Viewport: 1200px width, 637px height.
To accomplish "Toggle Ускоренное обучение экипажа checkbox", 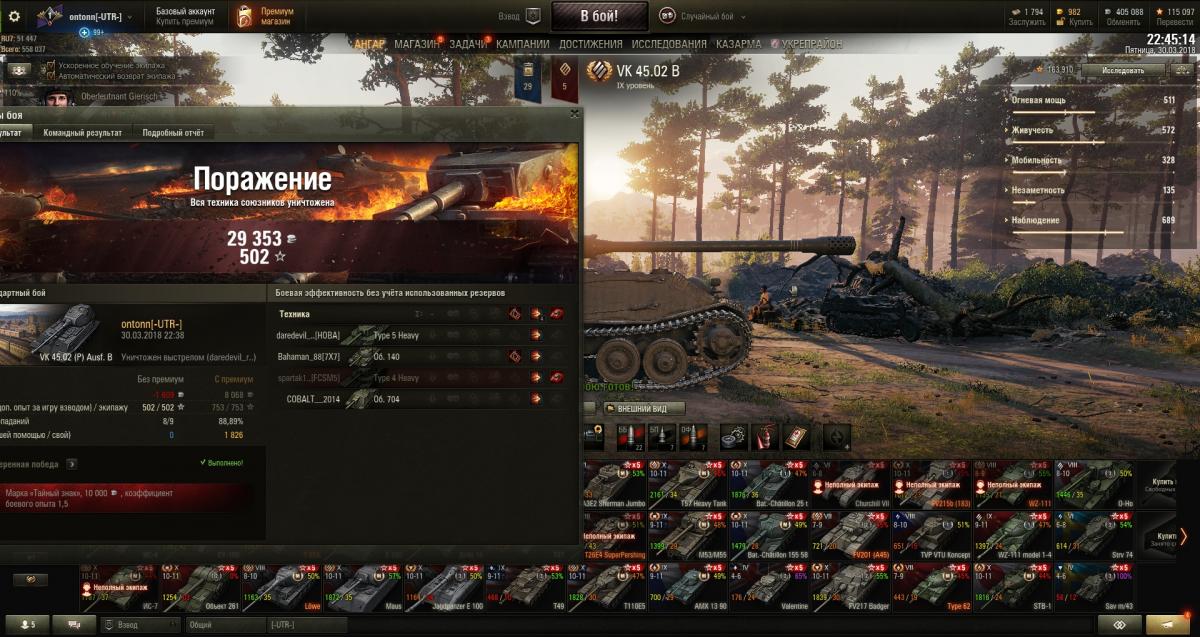I will (x=49, y=65).
